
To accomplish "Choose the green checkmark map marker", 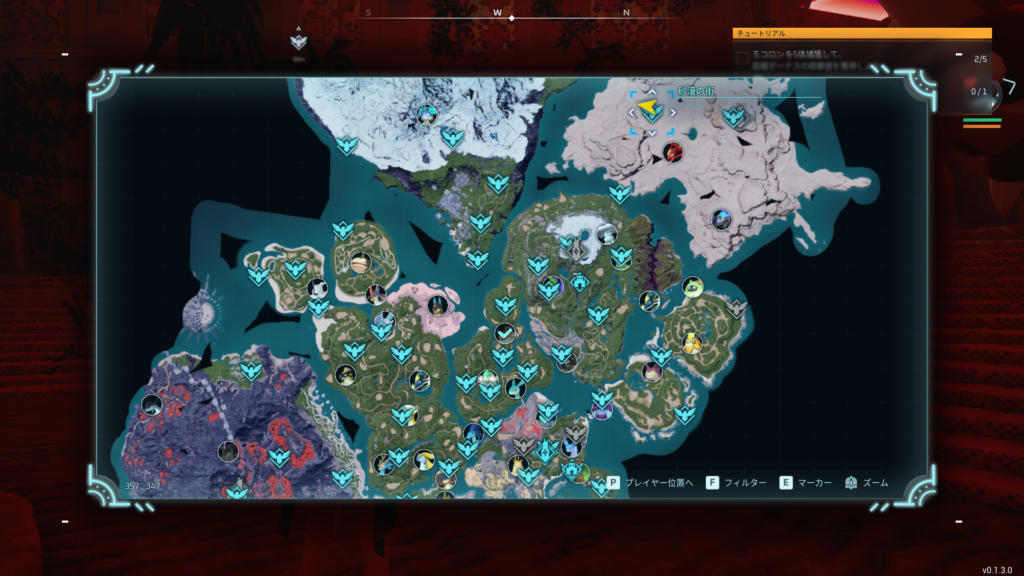I will click(505, 333).
